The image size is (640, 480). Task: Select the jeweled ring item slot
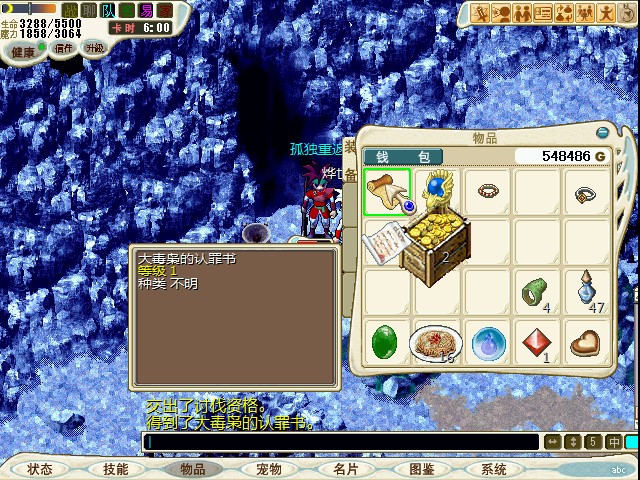click(588, 193)
